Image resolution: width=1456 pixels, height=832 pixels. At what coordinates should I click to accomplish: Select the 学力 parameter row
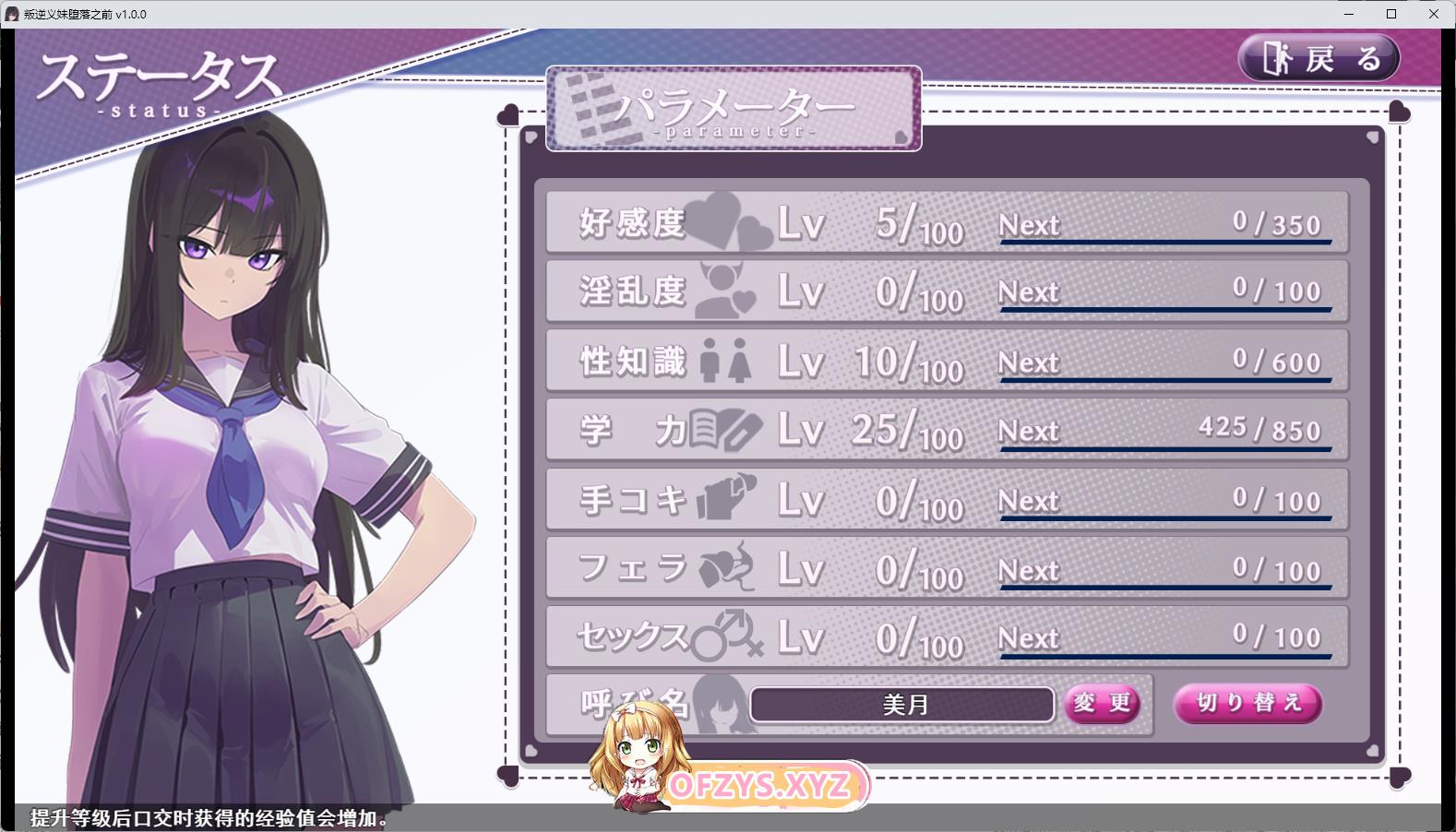(946, 430)
